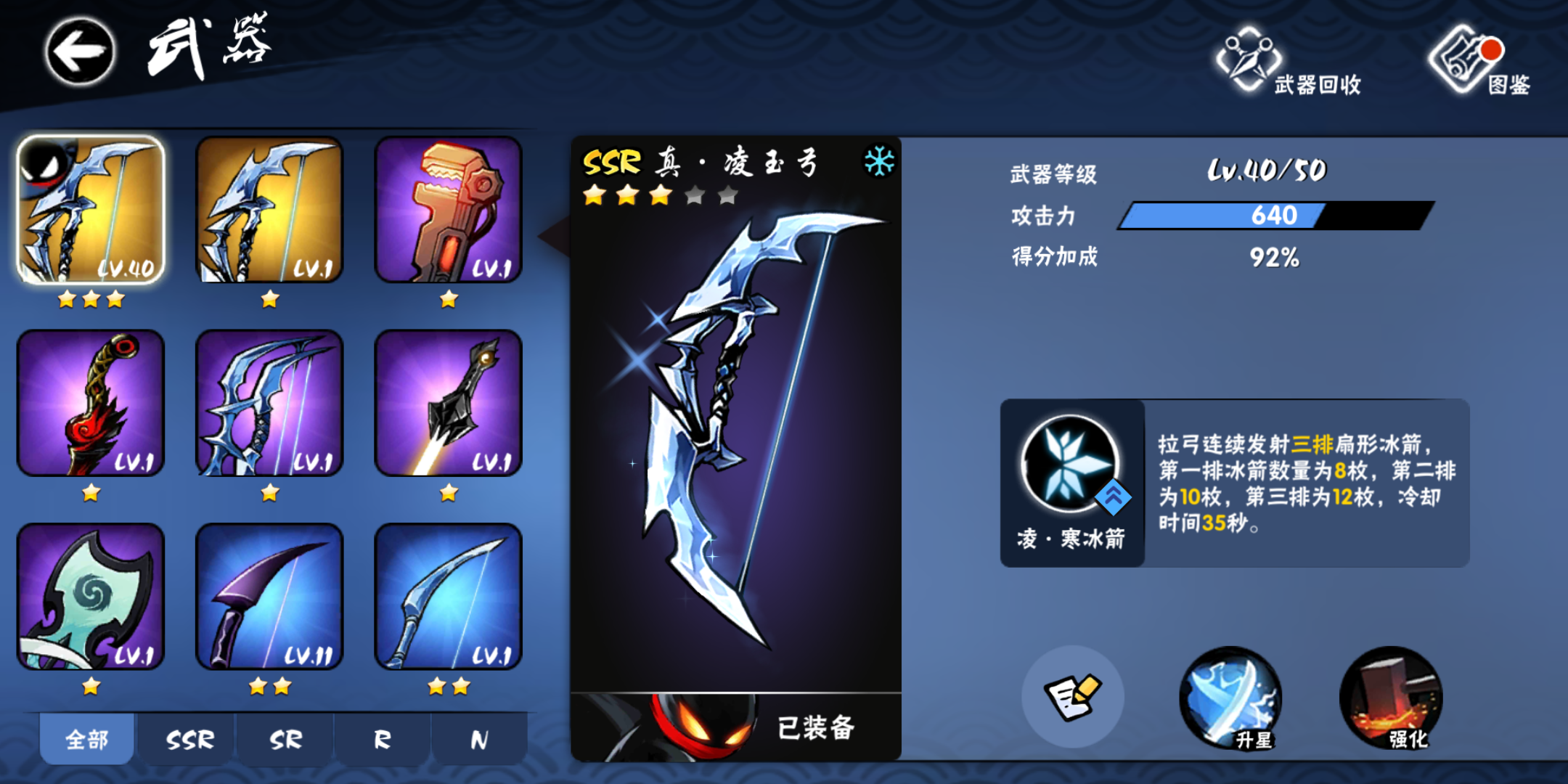Viewport: 1568px width, 784px height.
Task: Click the snowflake ice element icon
Action: [880, 160]
